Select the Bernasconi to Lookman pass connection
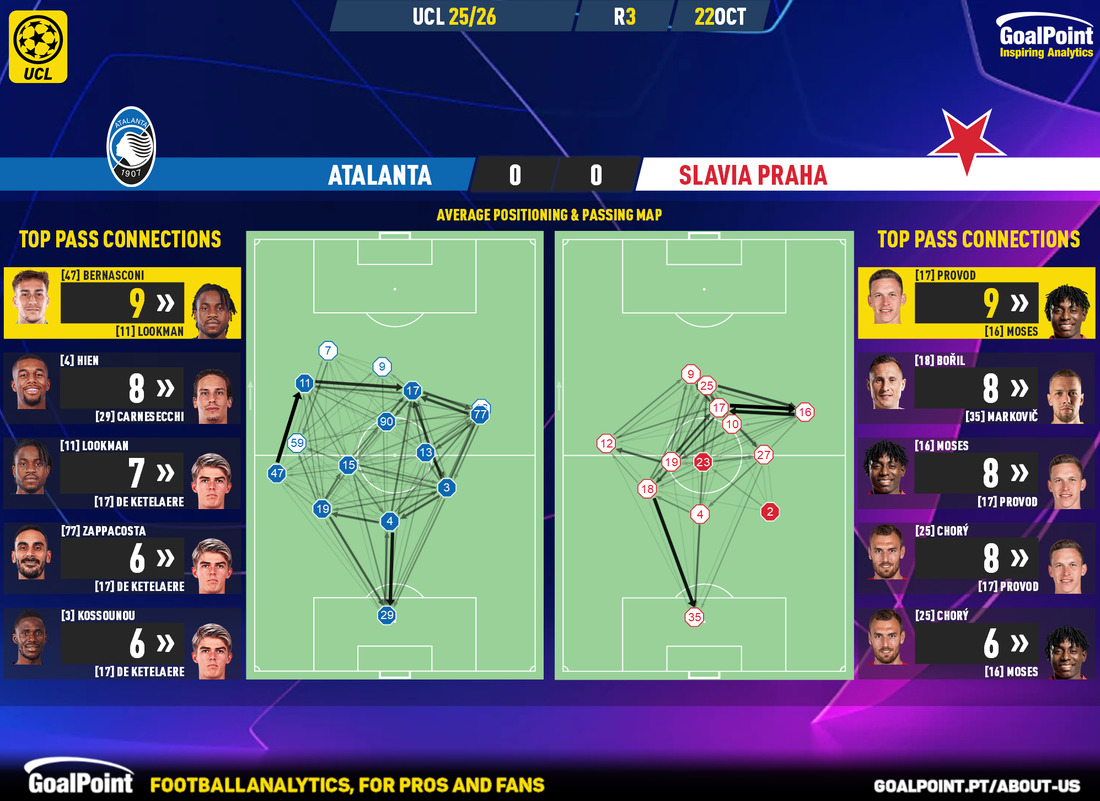Image resolution: width=1100 pixels, height=801 pixels. click(x=121, y=302)
